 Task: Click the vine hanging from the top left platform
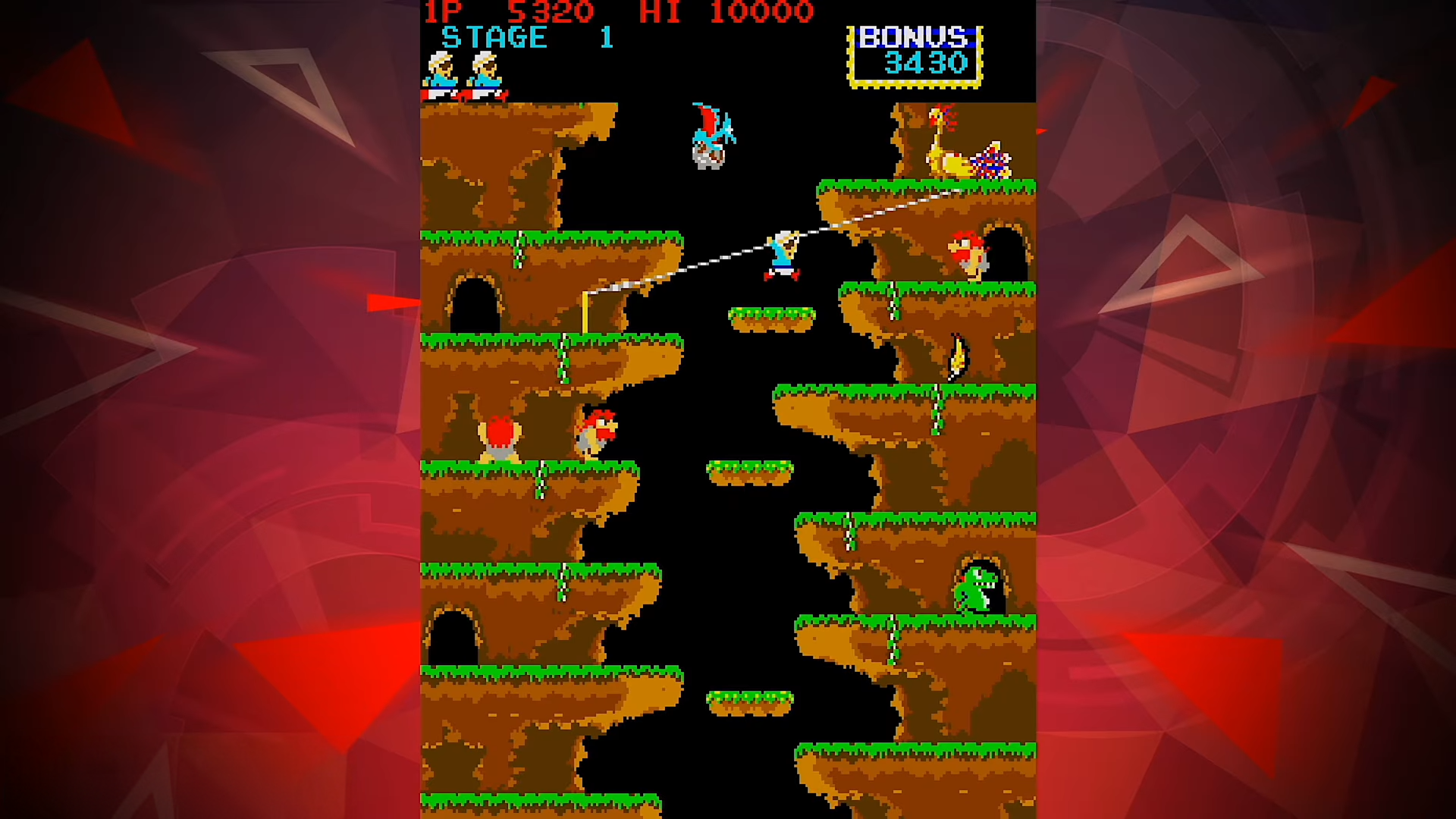point(519,250)
